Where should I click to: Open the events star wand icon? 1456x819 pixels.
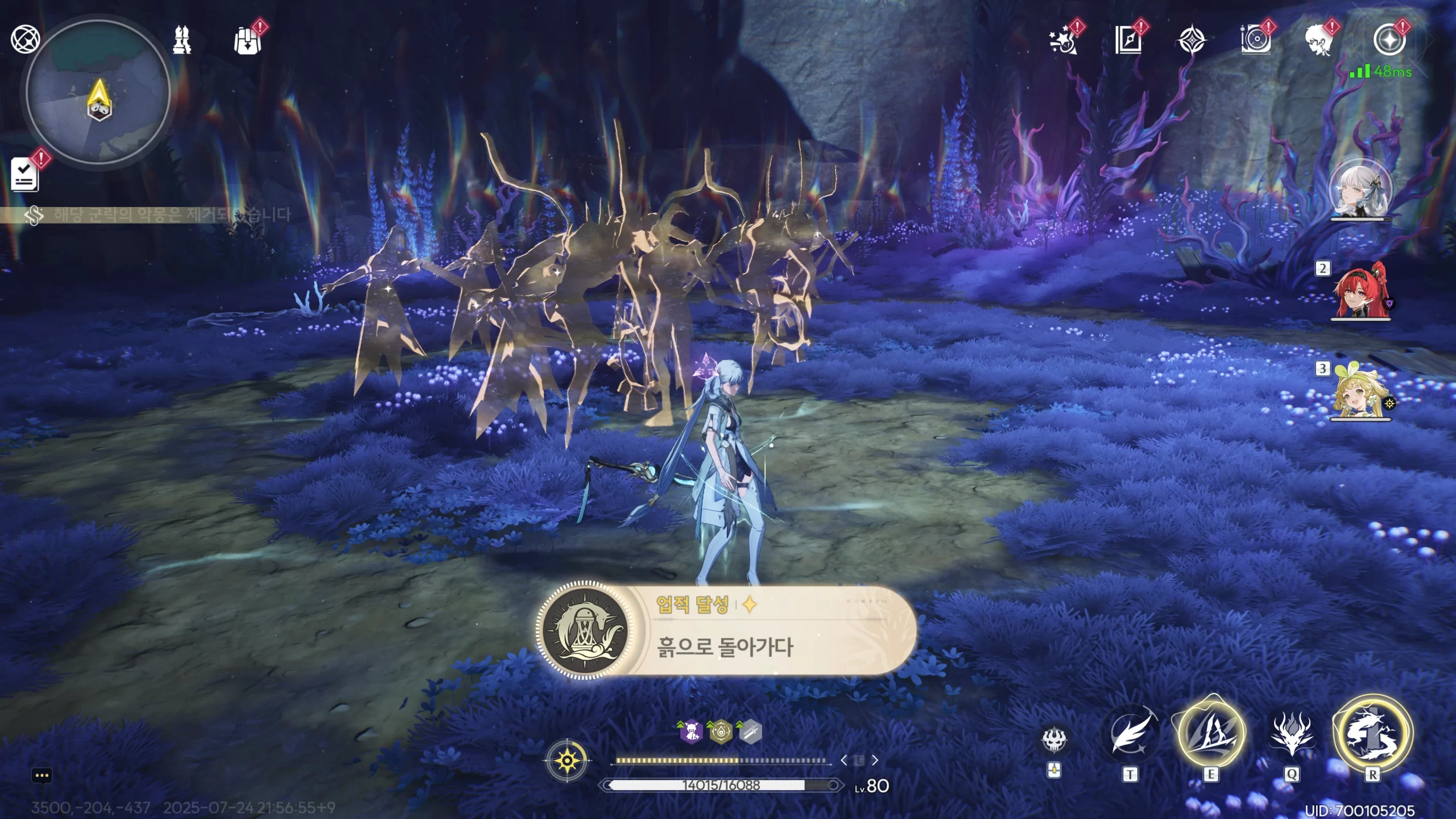click(x=1063, y=40)
